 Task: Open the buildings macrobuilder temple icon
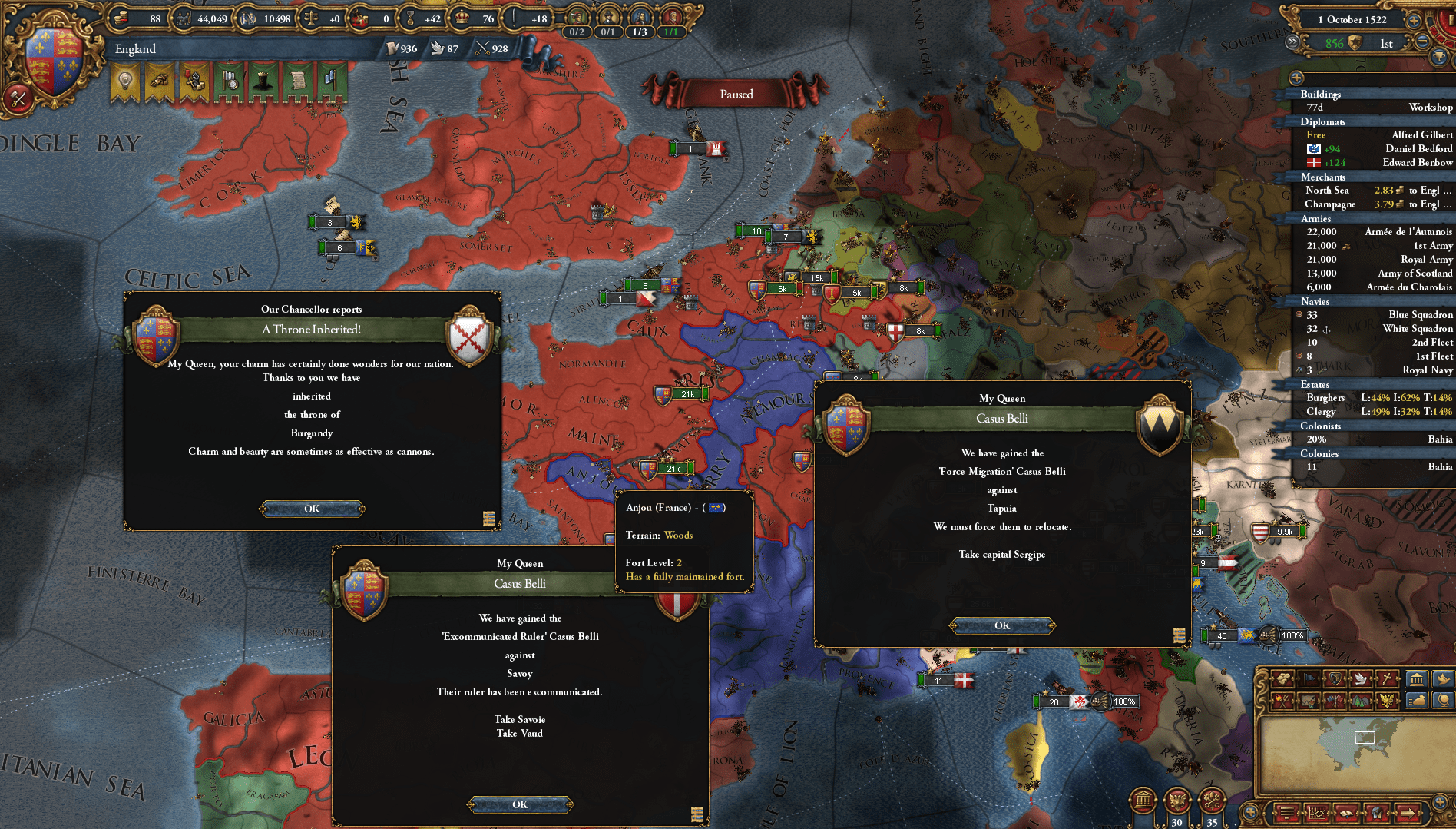[1416, 678]
